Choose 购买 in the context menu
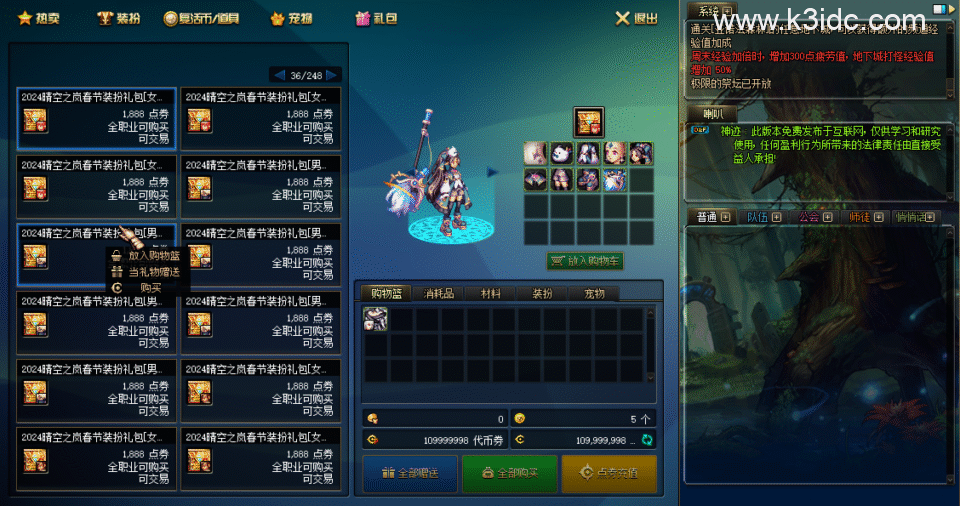Screen dimensions: 960x506 (150, 287)
